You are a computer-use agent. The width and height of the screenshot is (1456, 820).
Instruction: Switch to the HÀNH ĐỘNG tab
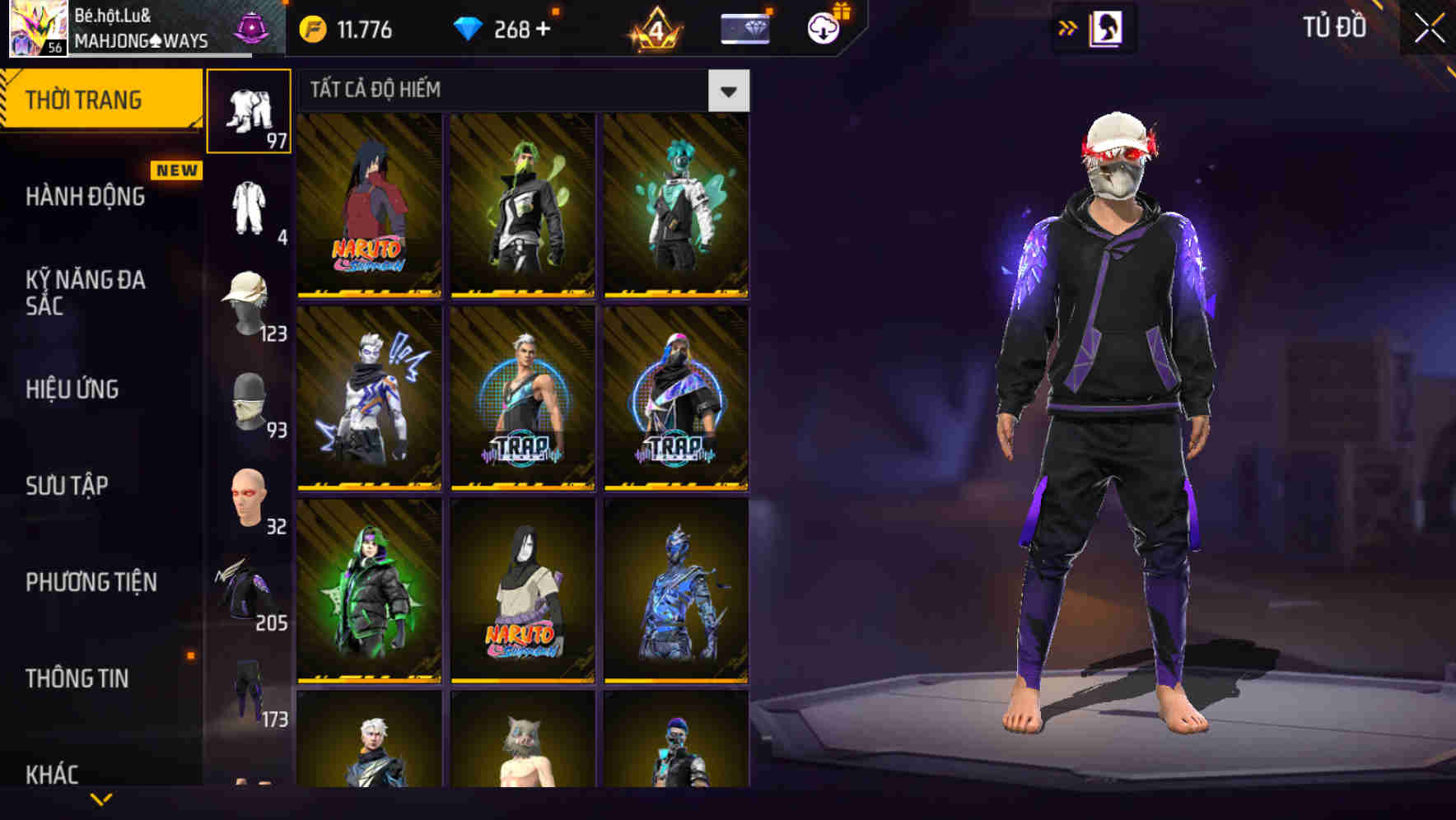coord(87,196)
